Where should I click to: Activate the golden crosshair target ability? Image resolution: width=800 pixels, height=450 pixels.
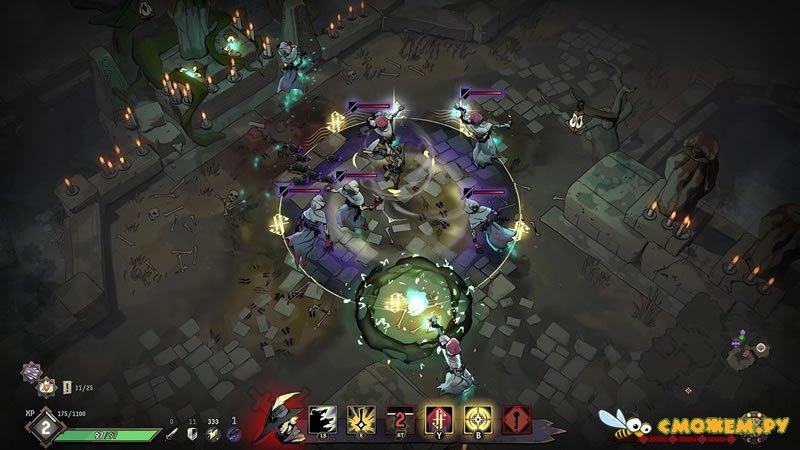(477, 420)
